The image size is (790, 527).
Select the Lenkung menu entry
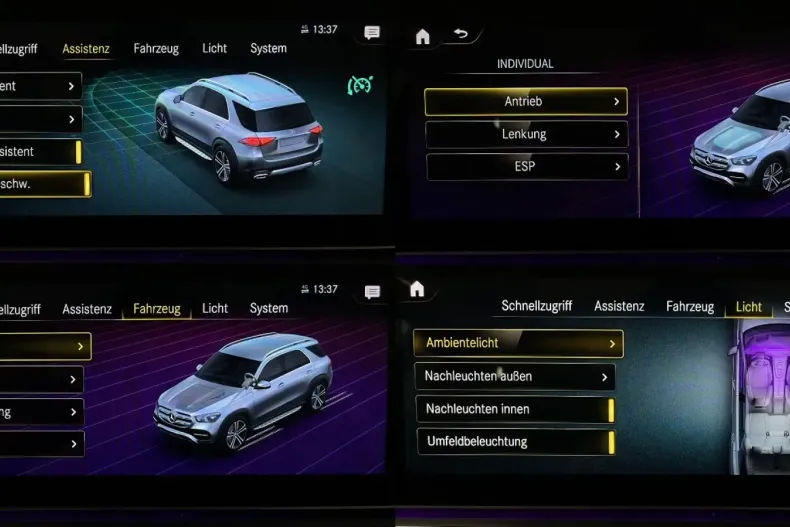point(525,134)
